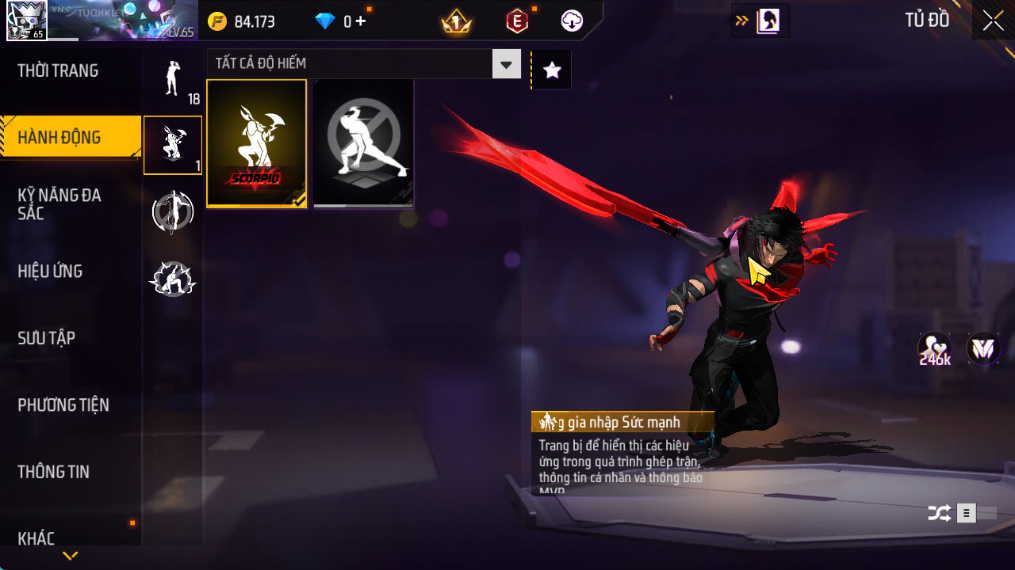
Task: Close the Tủ Đồ wardrobe screen
Action: point(992,21)
